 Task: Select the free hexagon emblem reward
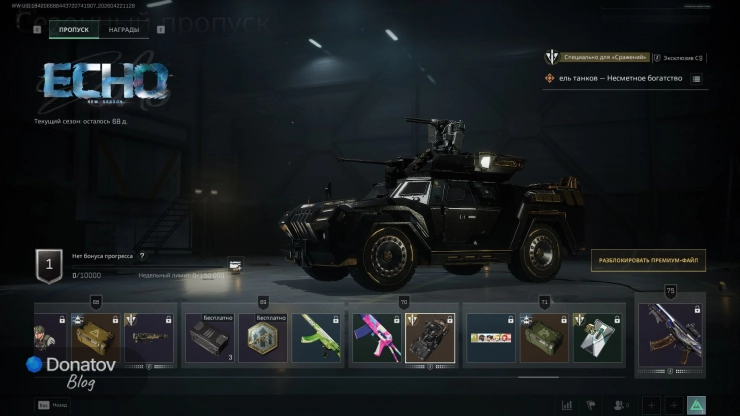click(265, 338)
